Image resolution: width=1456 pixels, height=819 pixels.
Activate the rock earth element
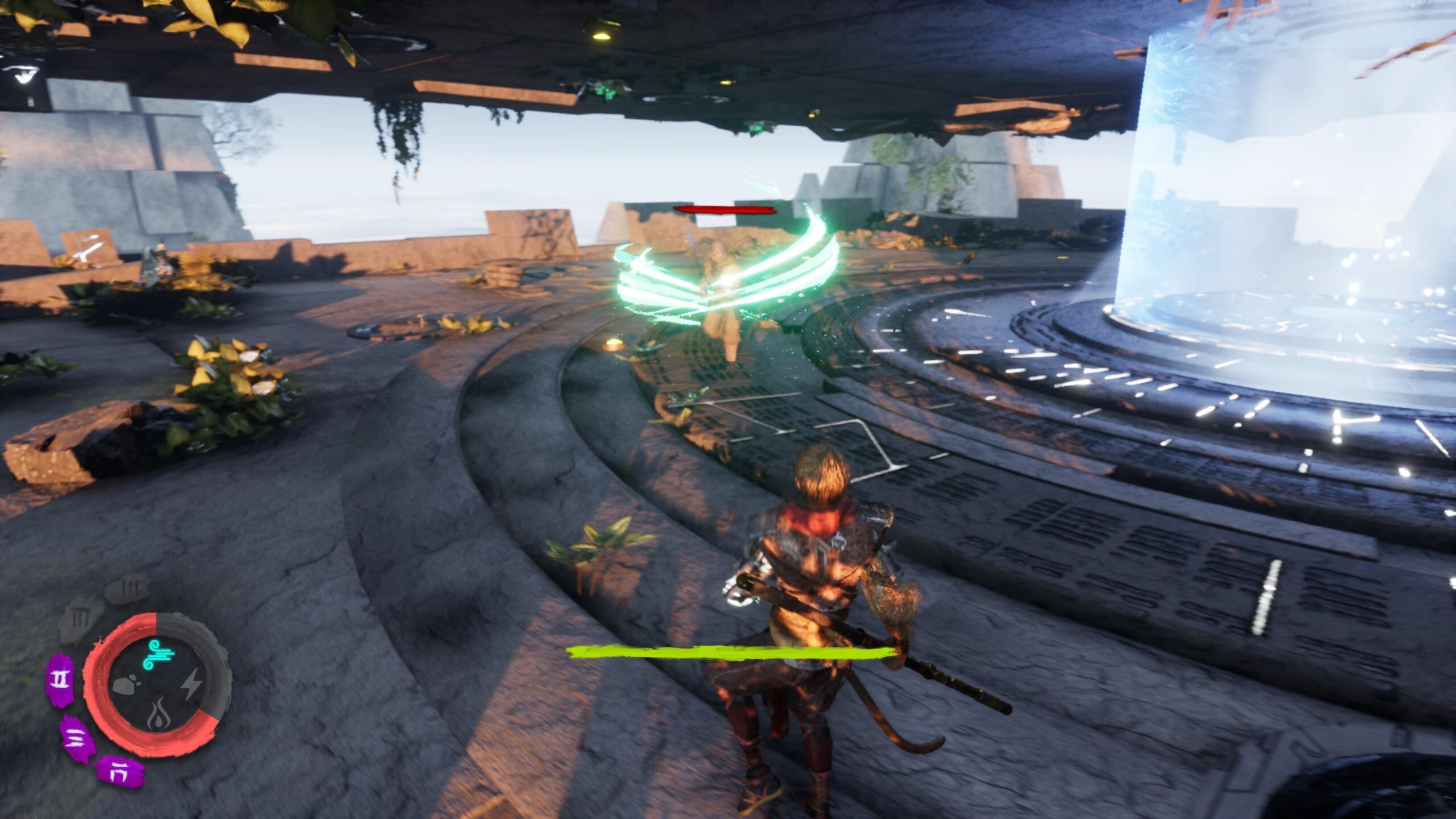pos(126,685)
